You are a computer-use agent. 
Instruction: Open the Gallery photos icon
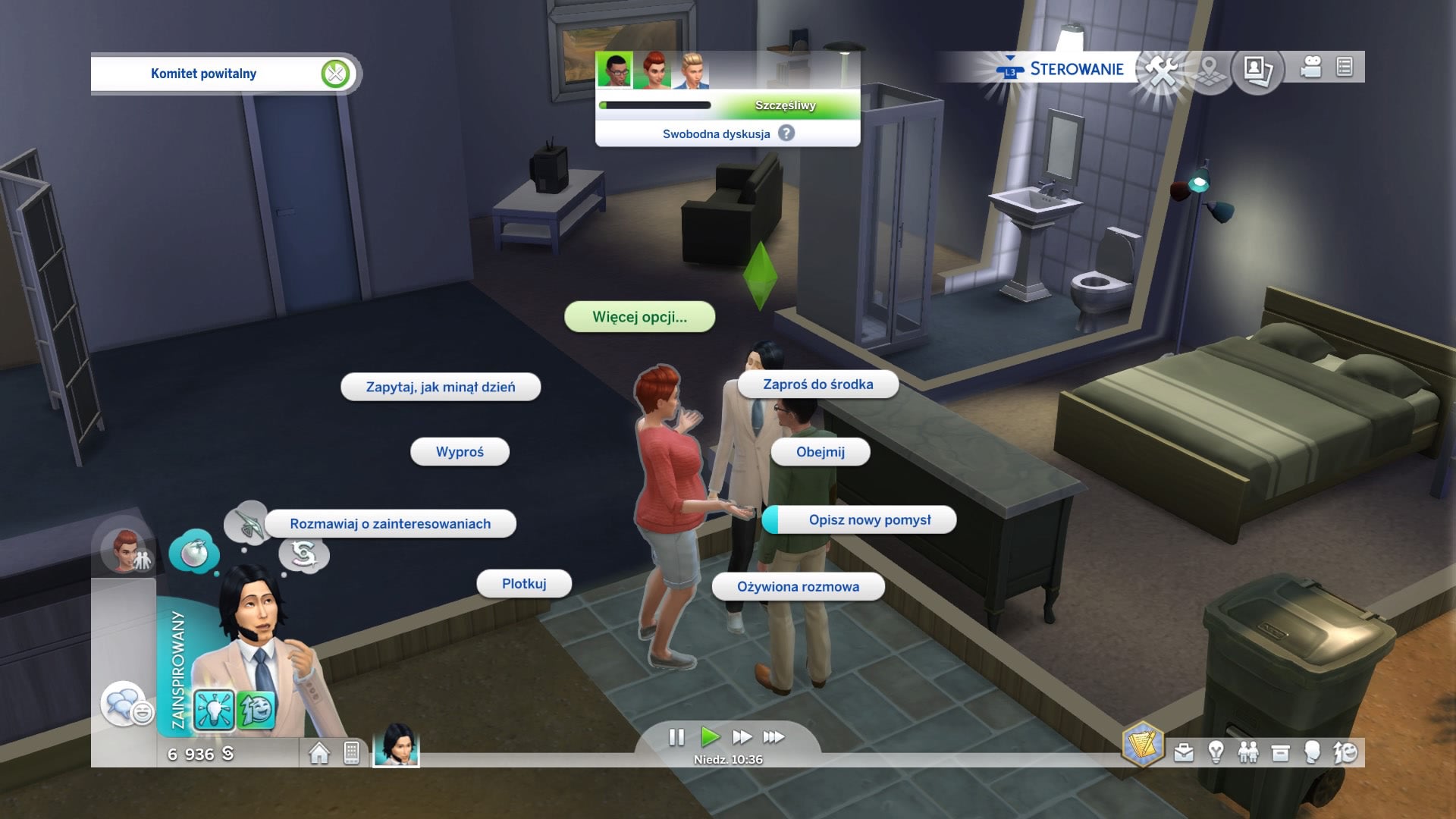point(1255,69)
